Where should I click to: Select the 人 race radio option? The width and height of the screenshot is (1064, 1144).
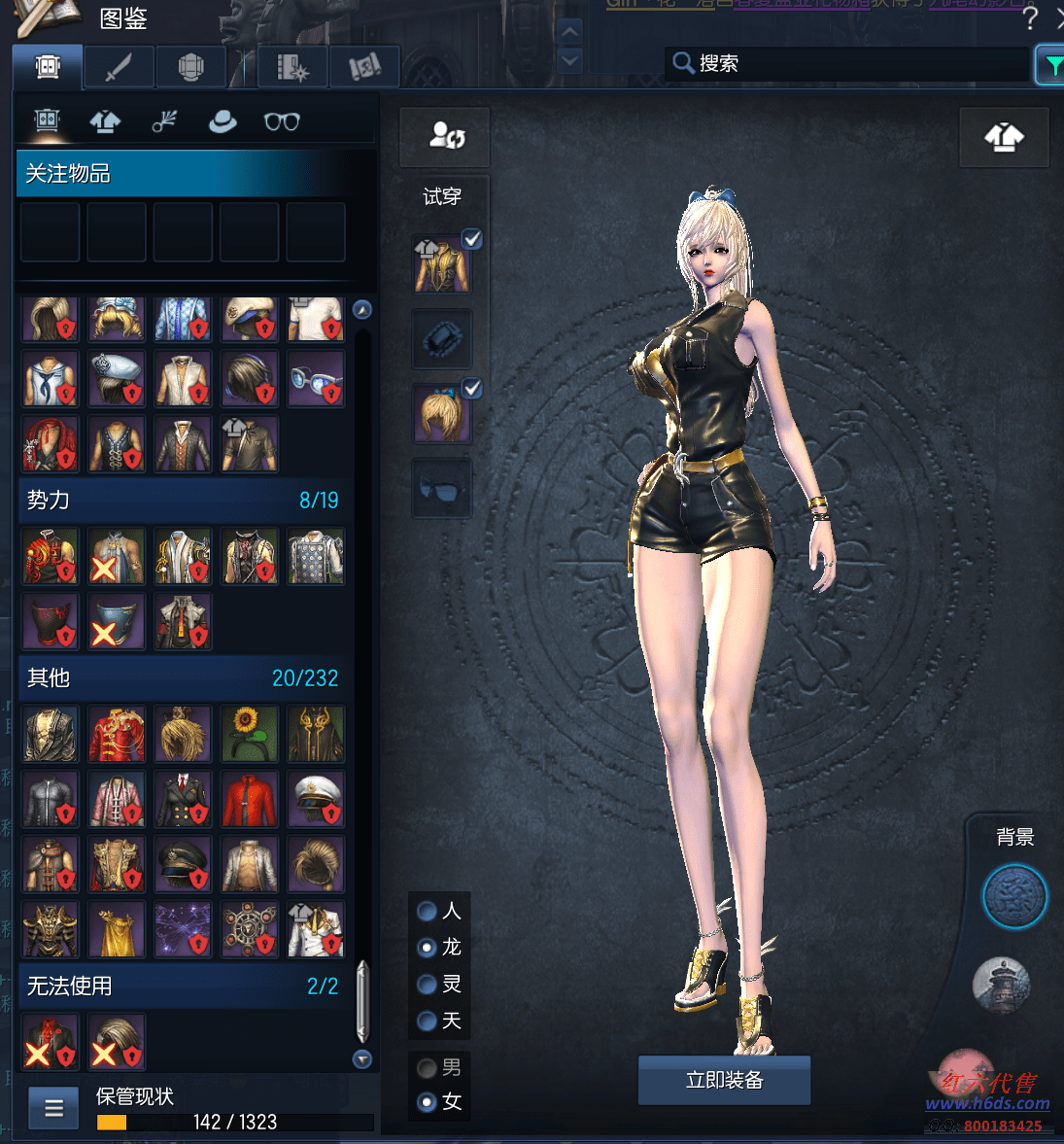tap(427, 911)
